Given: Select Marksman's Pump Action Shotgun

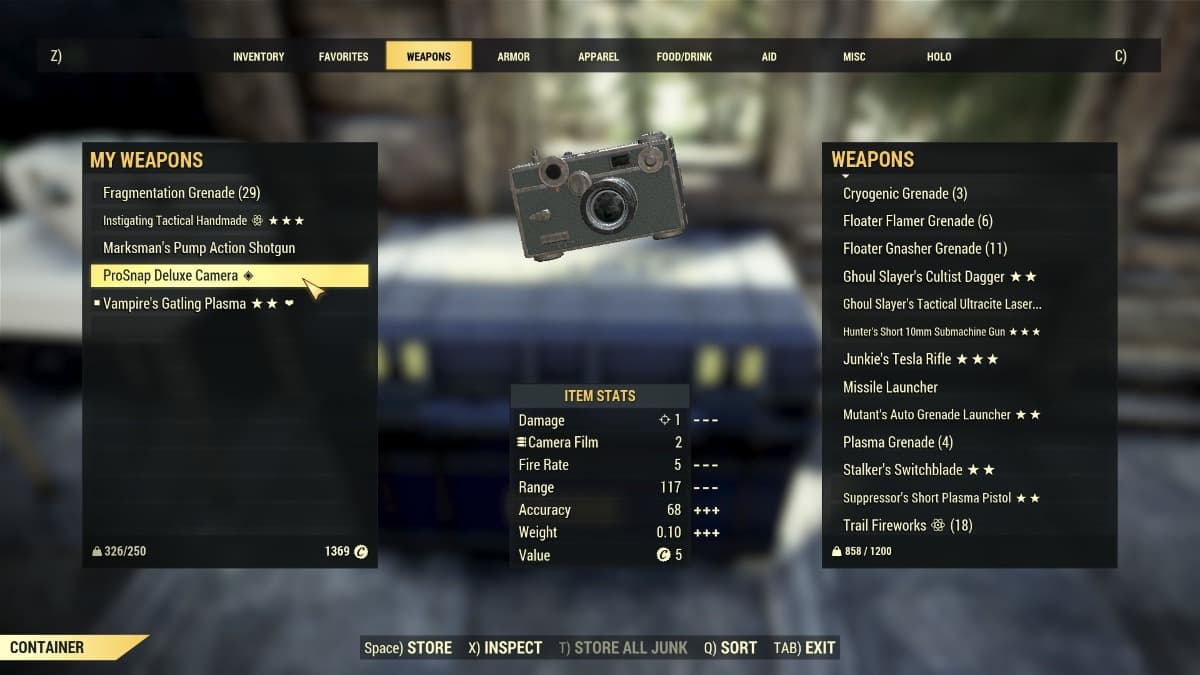Looking at the screenshot, I should tap(199, 248).
